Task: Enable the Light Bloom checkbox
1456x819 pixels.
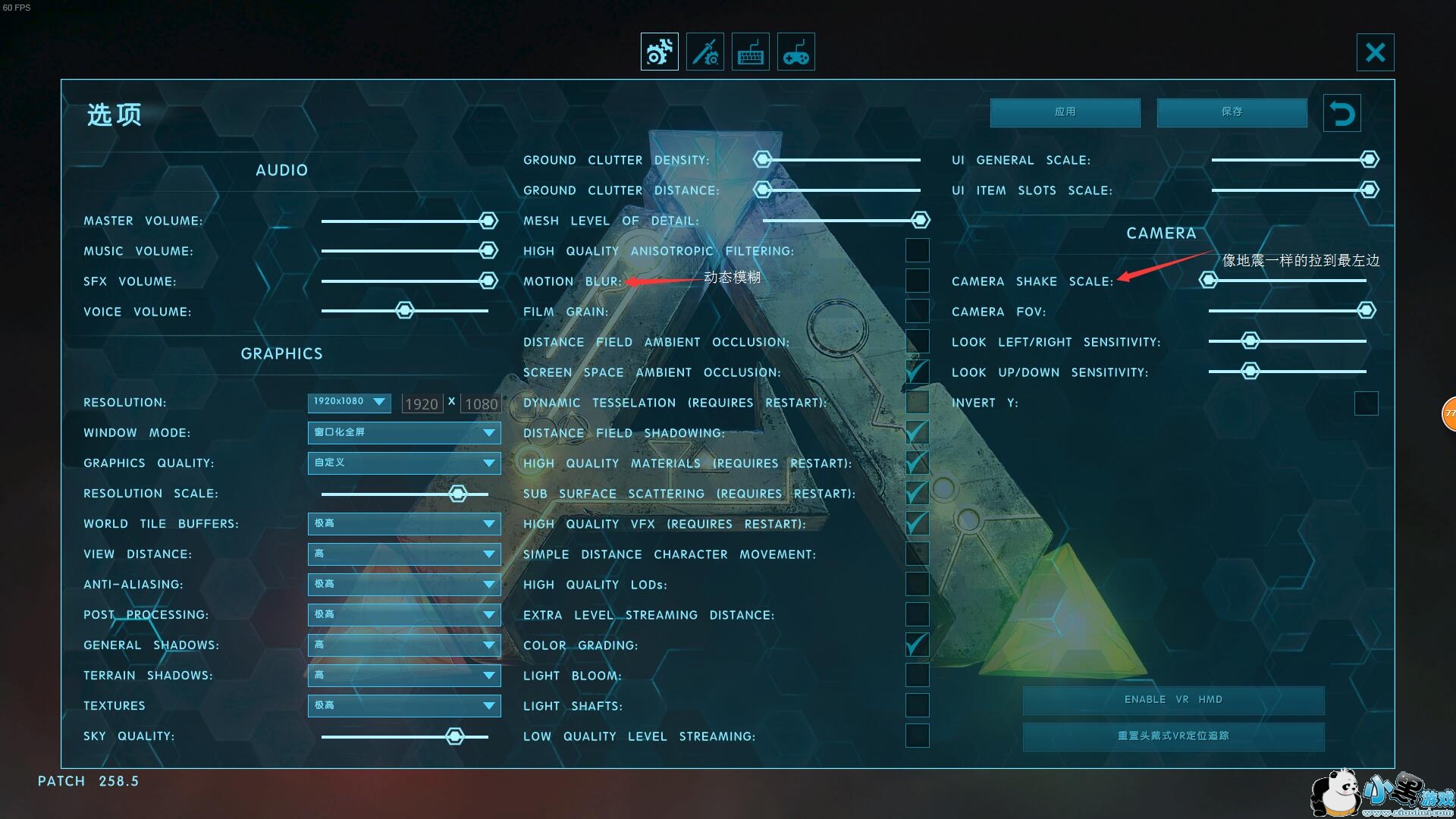Action: pos(917,675)
